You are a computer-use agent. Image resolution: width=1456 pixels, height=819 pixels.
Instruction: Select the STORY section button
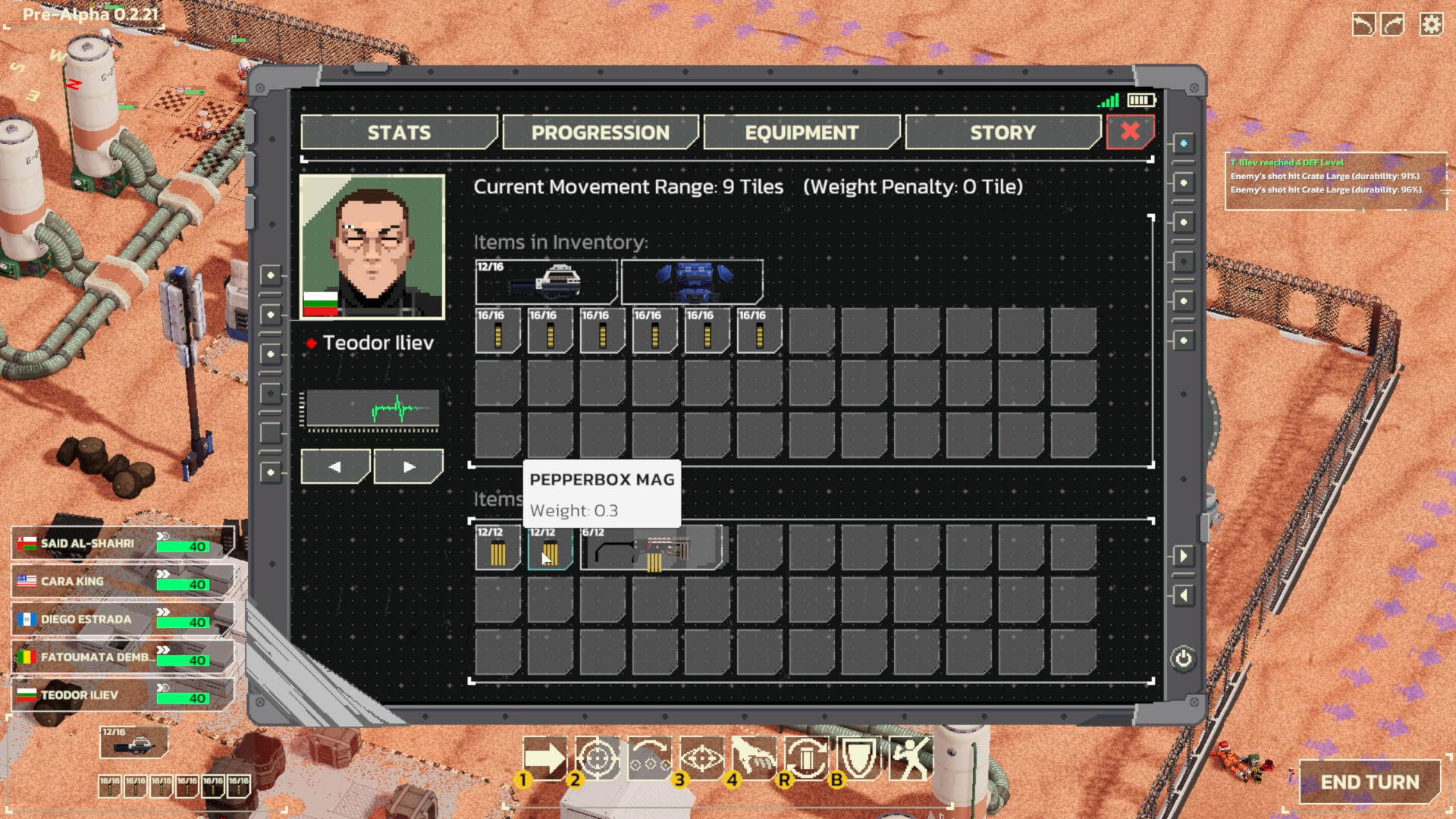(1003, 132)
